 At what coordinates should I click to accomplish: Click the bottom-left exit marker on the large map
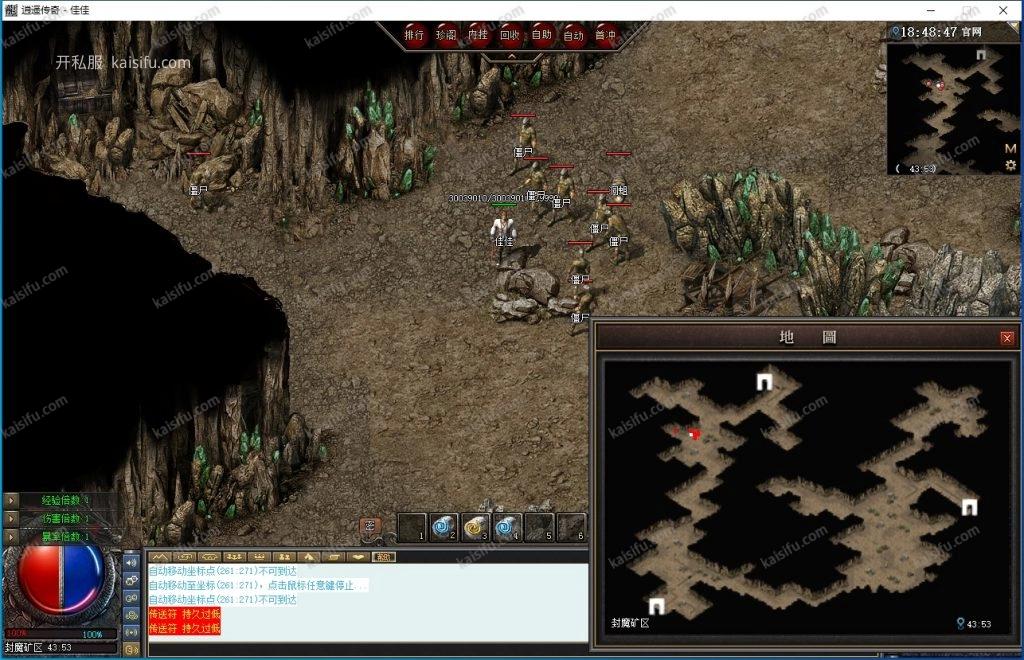(x=657, y=605)
